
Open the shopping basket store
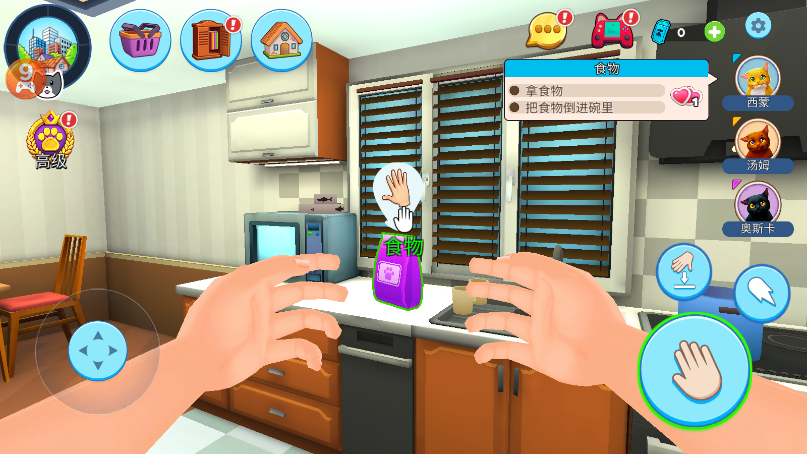[140, 40]
